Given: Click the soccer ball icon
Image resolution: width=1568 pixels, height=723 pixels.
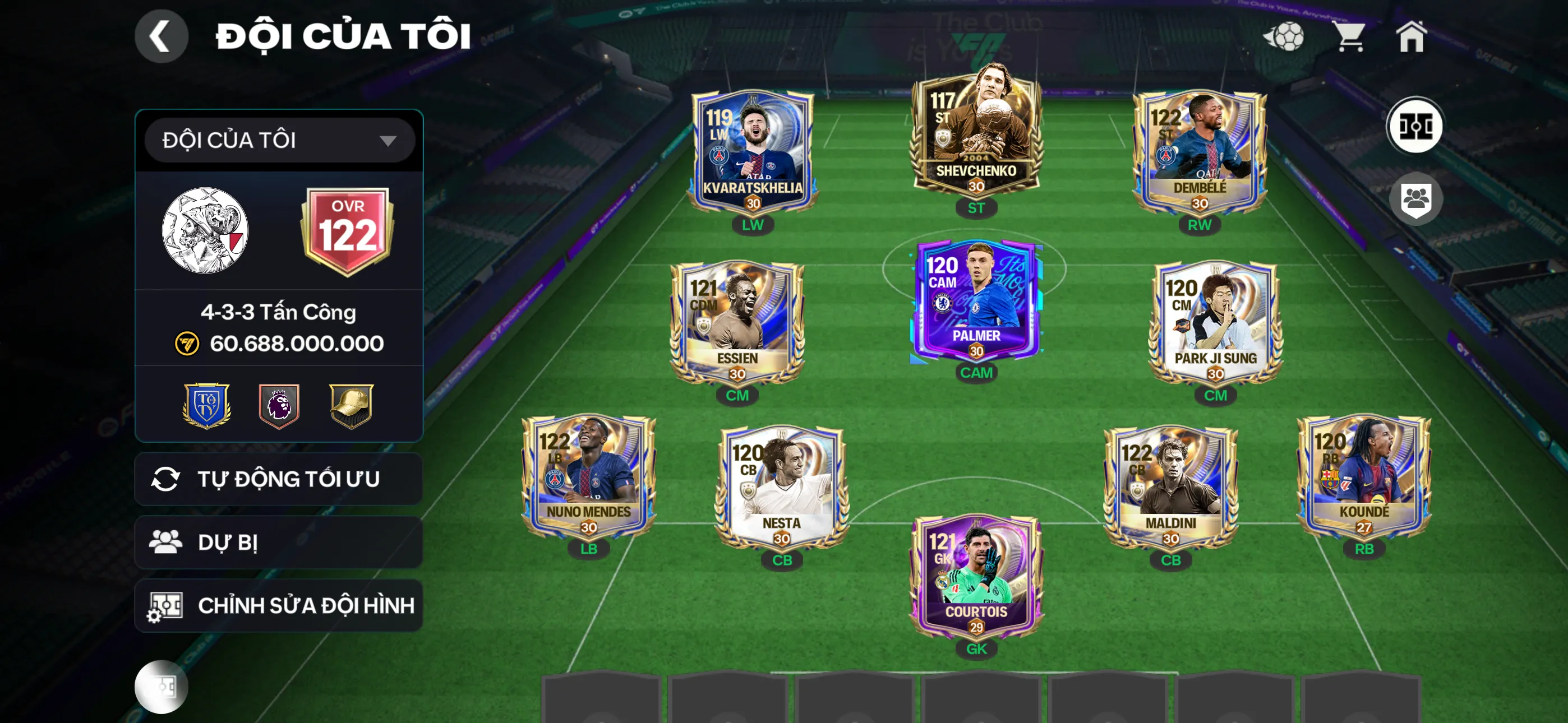Looking at the screenshot, I should click(x=1284, y=36).
